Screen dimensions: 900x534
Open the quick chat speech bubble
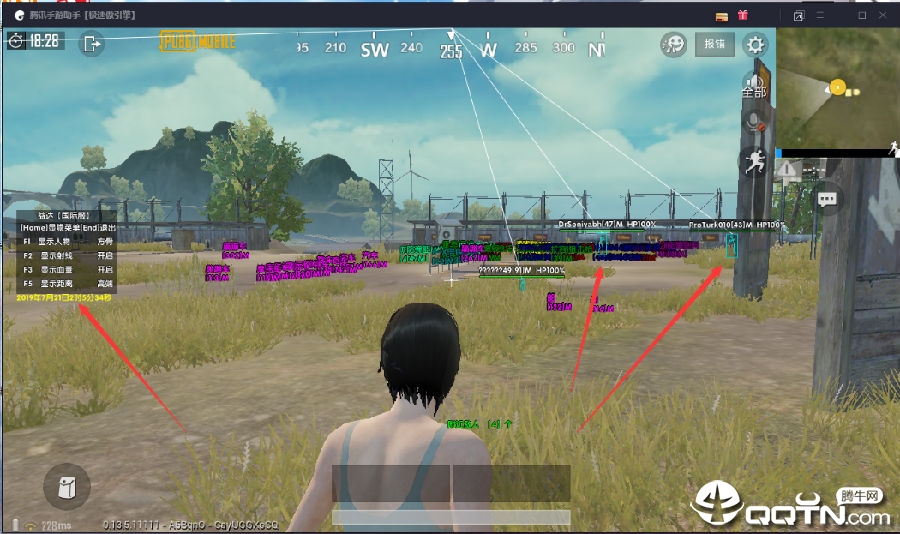pyautogui.click(x=828, y=198)
